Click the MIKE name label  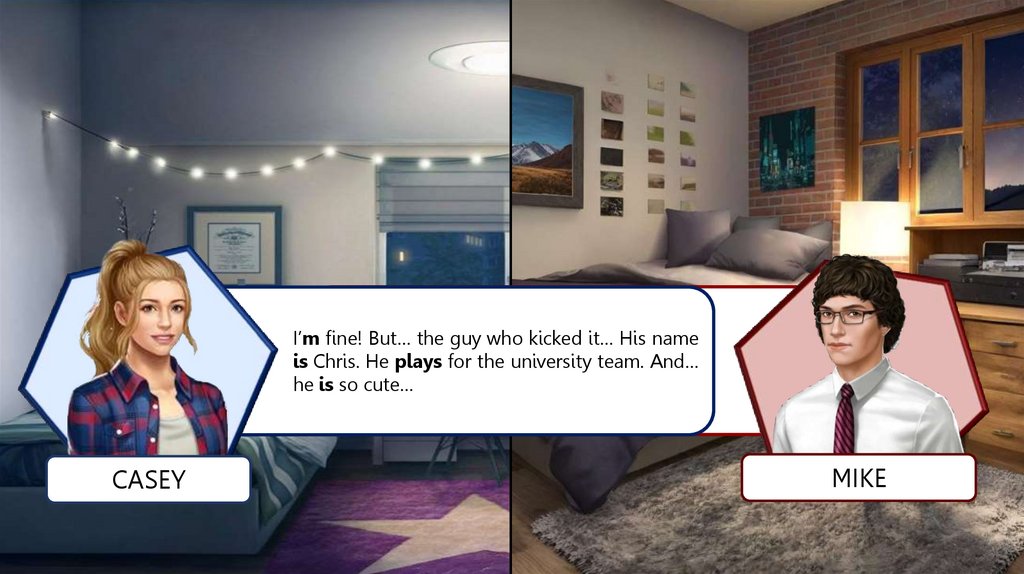pyautogui.click(x=858, y=478)
